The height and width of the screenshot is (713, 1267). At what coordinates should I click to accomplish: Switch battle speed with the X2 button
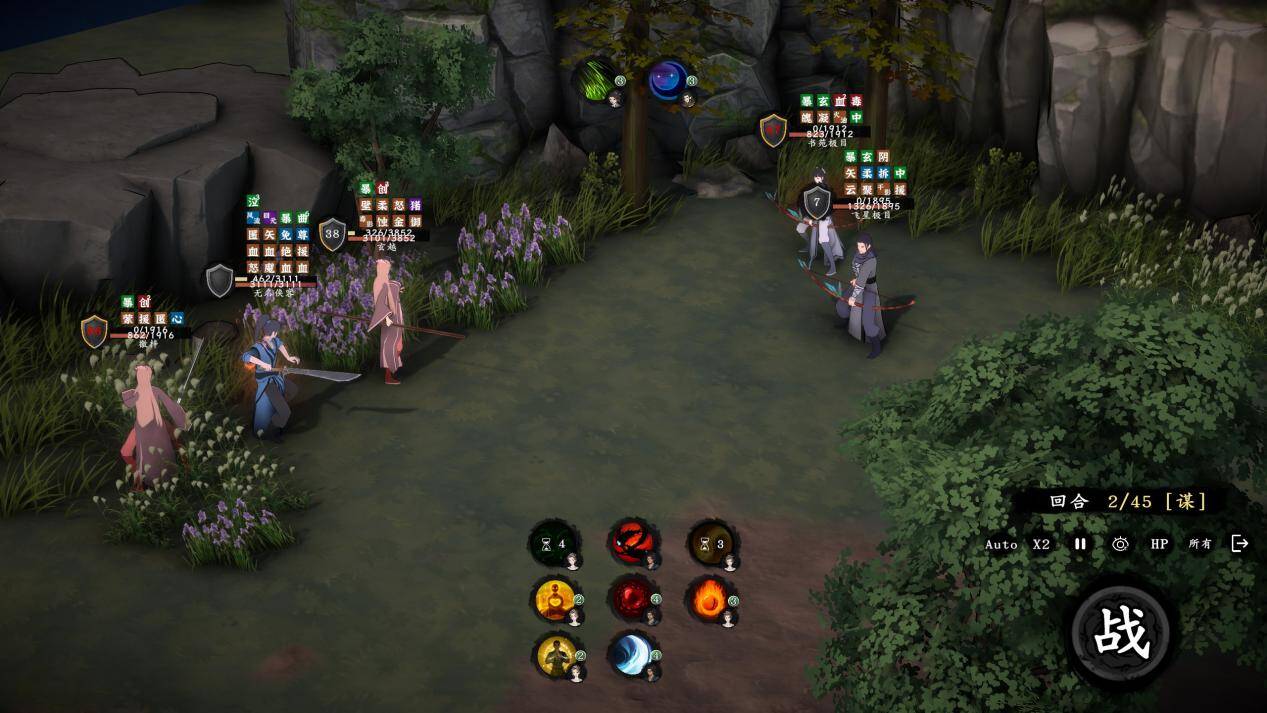click(x=1042, y=545)
